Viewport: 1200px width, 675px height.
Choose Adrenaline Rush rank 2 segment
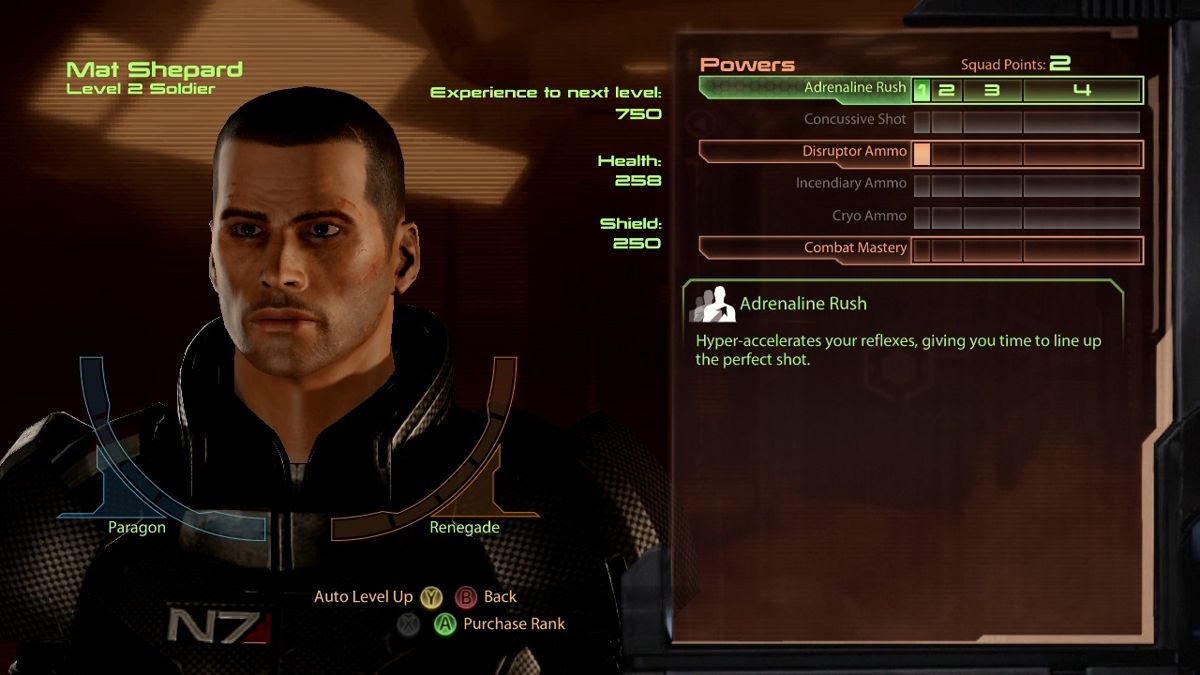(x=946, y=90)
